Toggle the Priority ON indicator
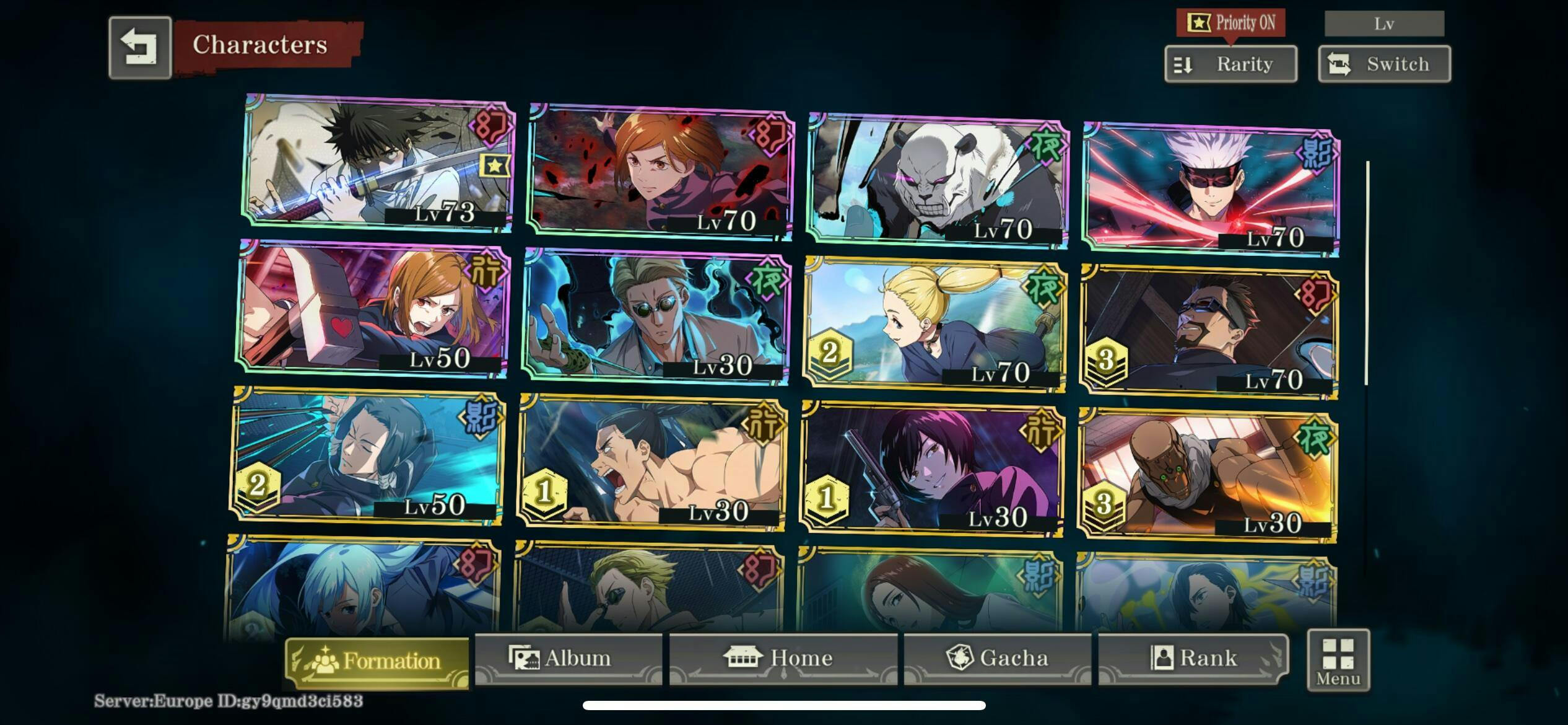Viewport: 1568px width, 725px height. click(1230, 24)
